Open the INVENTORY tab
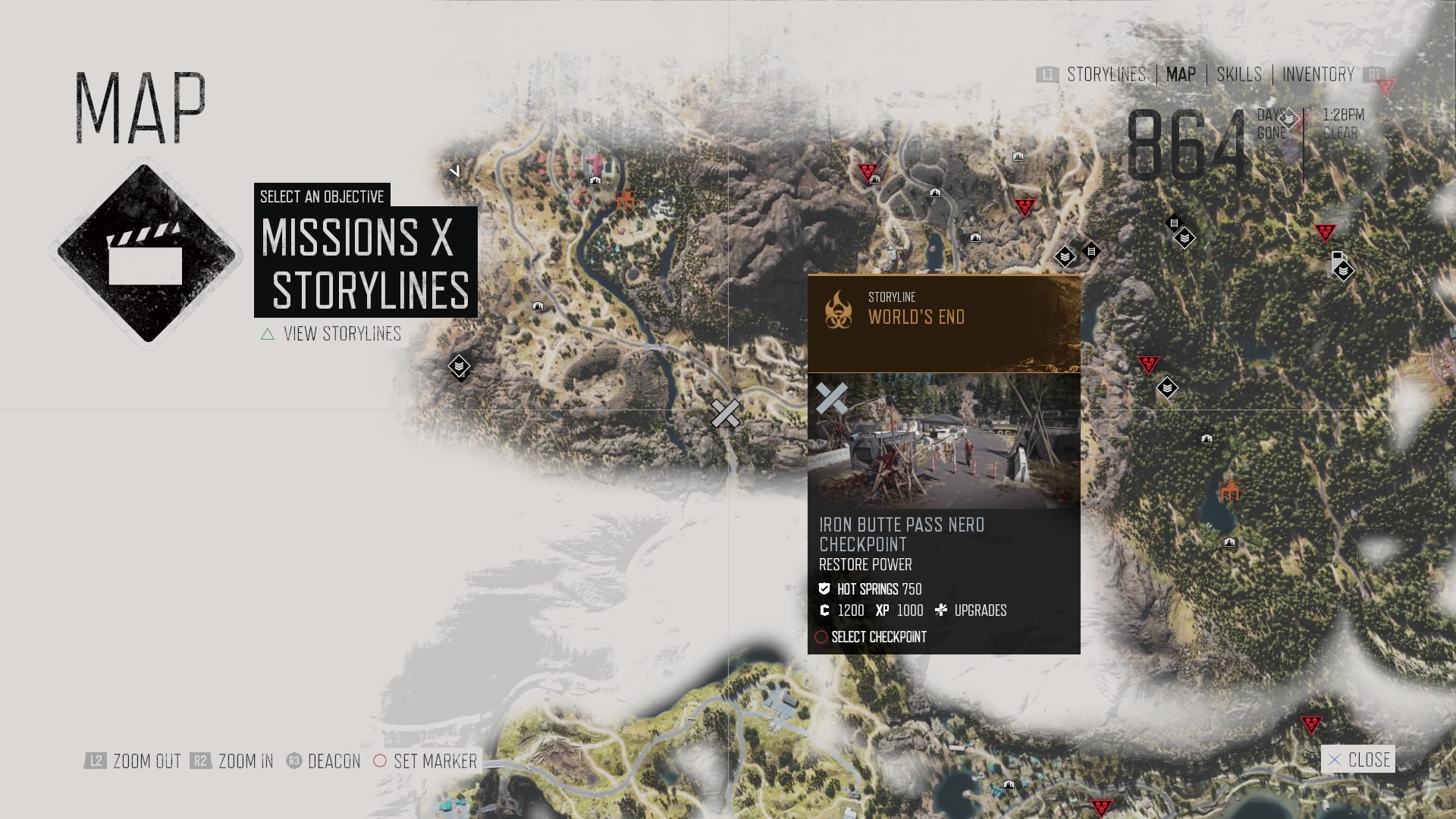The width and height of the screenshot is (1456, 819). [x=1318, y=75]
